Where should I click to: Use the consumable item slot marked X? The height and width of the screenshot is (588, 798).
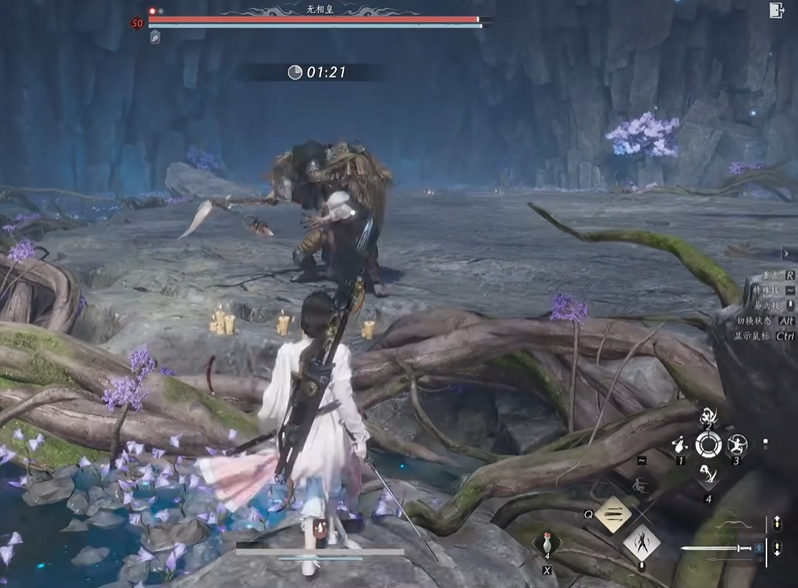point(548,546)
